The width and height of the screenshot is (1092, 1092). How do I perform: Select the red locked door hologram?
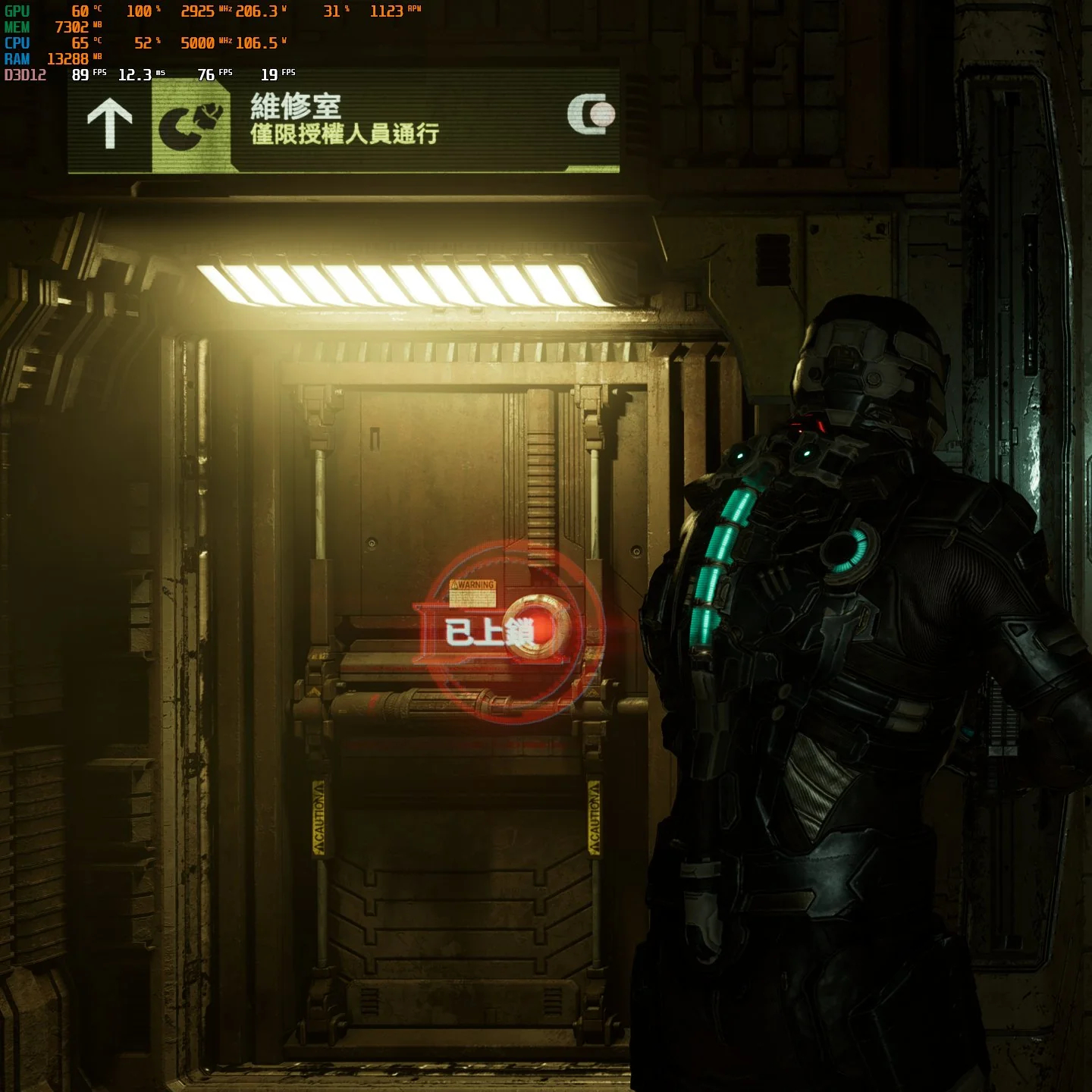[510, 630]
